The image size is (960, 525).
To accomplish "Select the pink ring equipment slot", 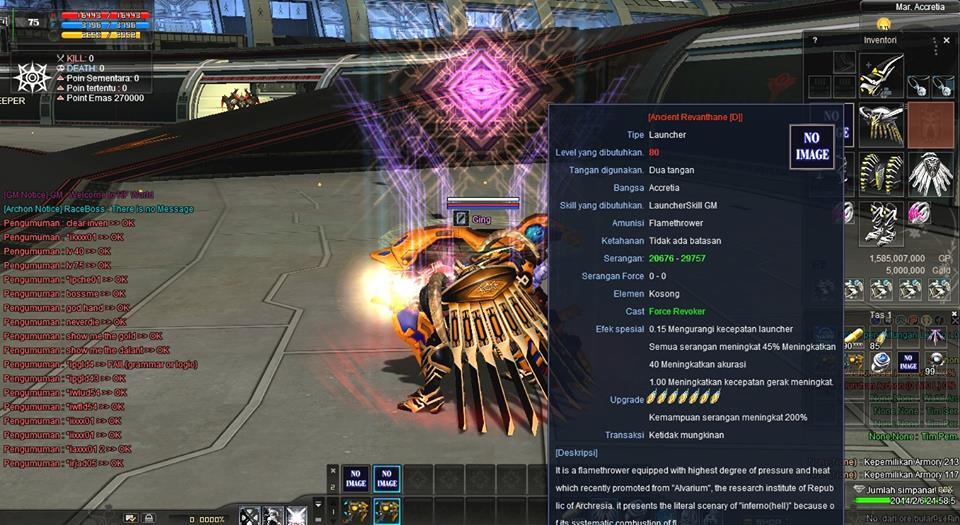I will pos(919,213).
